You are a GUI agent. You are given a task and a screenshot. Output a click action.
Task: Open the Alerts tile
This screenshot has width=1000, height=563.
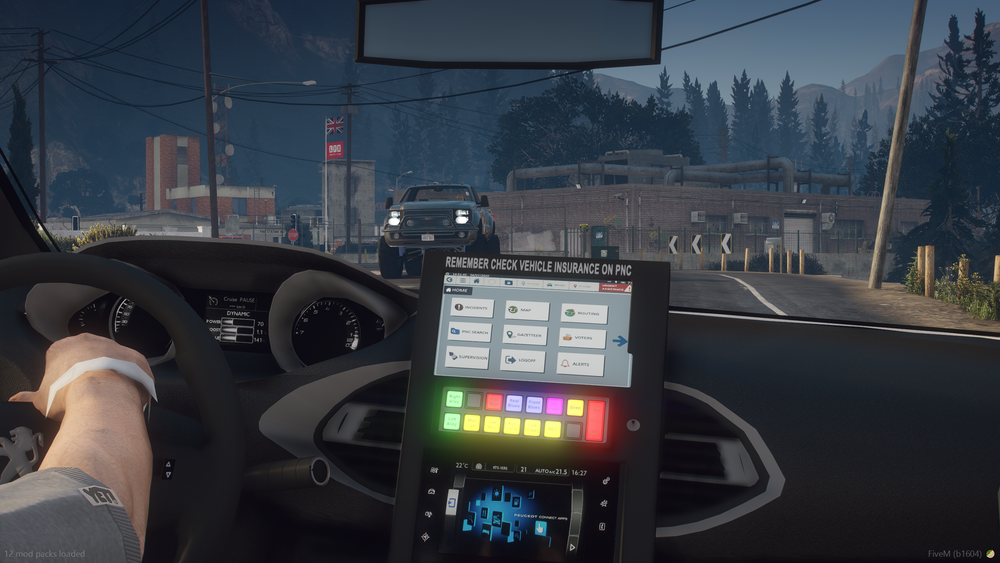(580, 364)
